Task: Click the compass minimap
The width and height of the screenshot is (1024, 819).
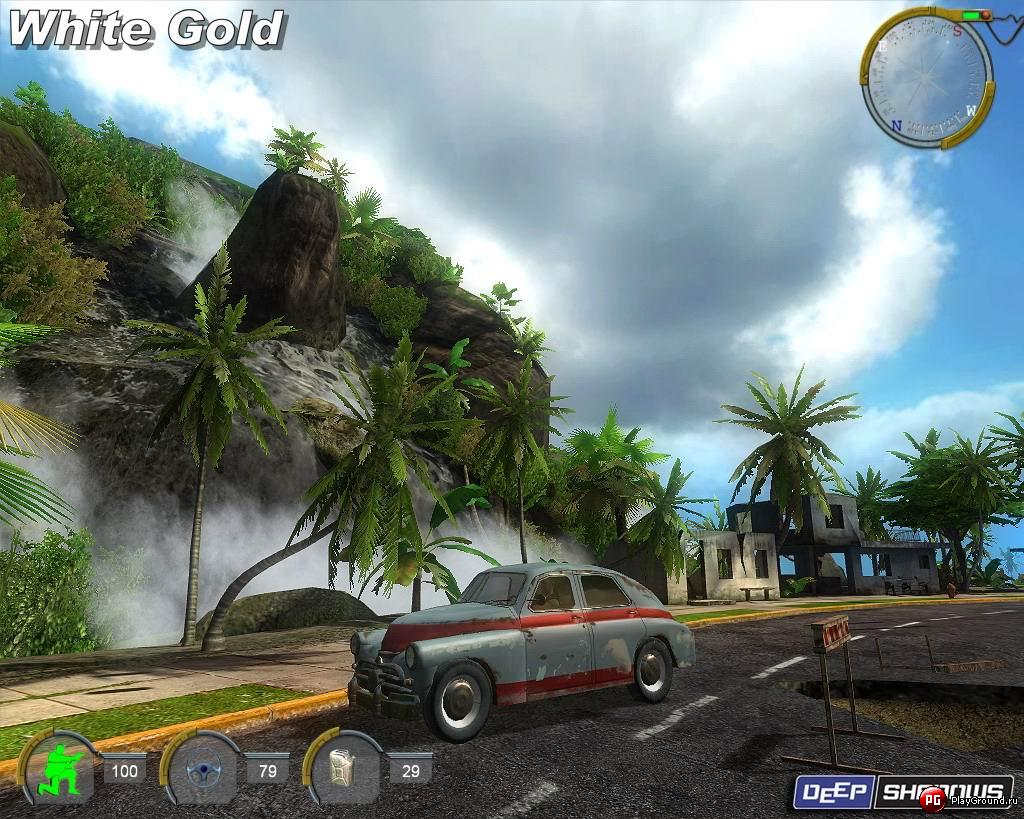Action: (x=927, y=78)
